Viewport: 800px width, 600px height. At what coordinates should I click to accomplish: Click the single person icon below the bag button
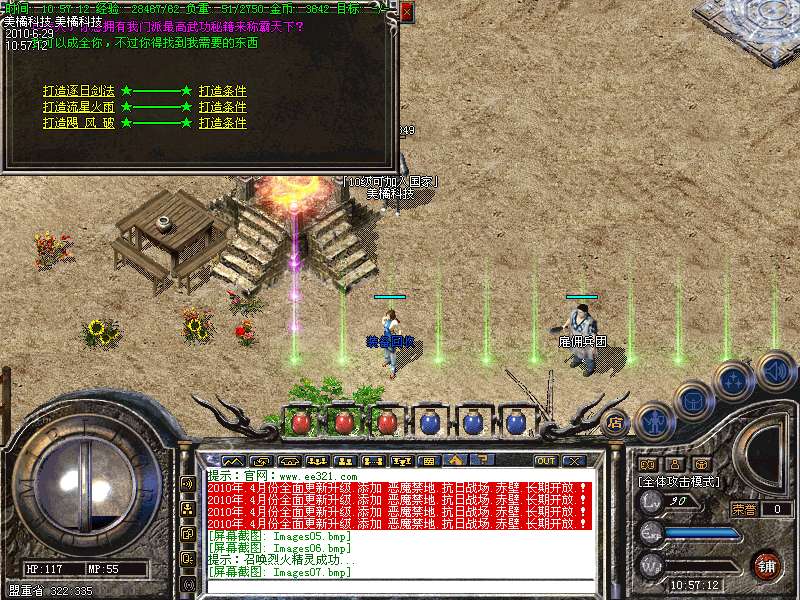click(x=673, y=464)
